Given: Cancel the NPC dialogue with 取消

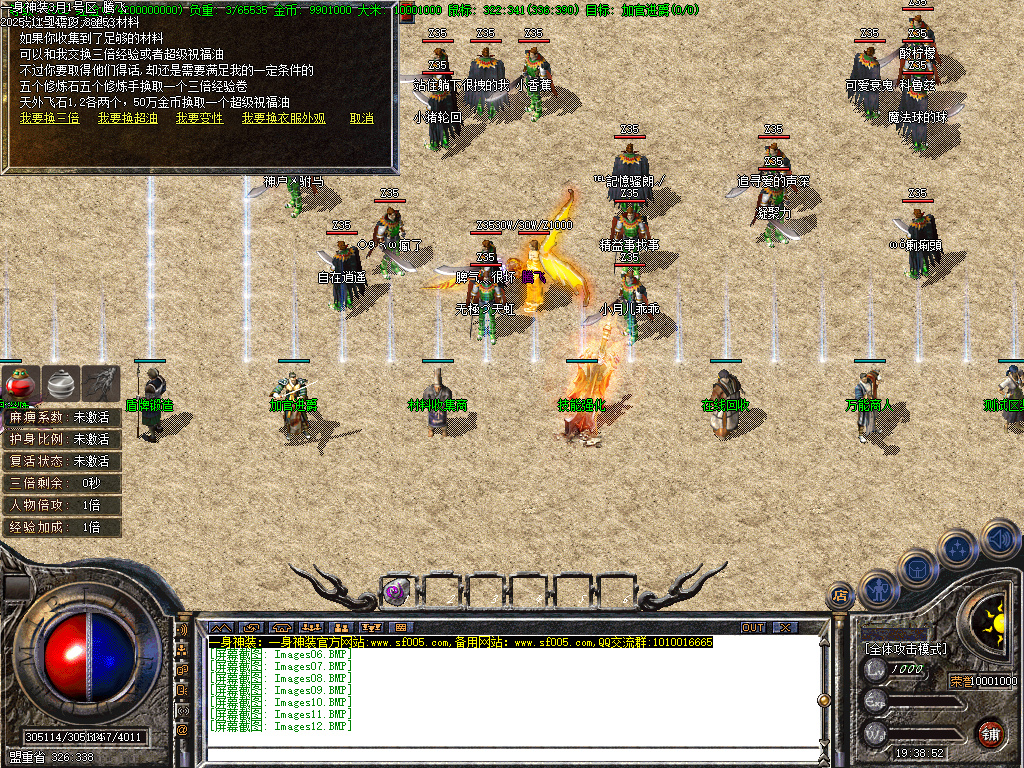Looking at the screenshot, I should point(361,118).
